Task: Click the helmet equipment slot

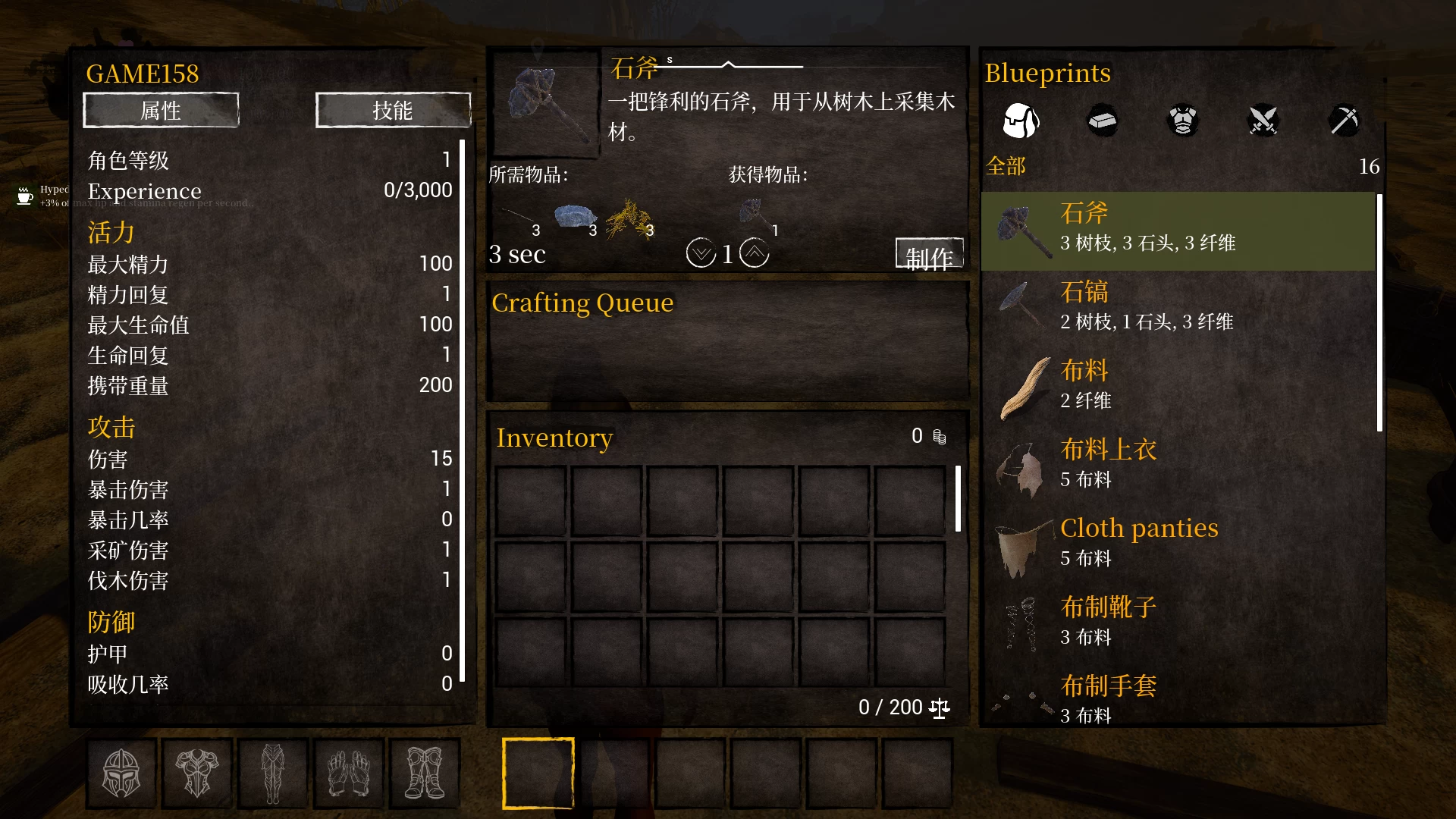Action: (x=121, y=773)
